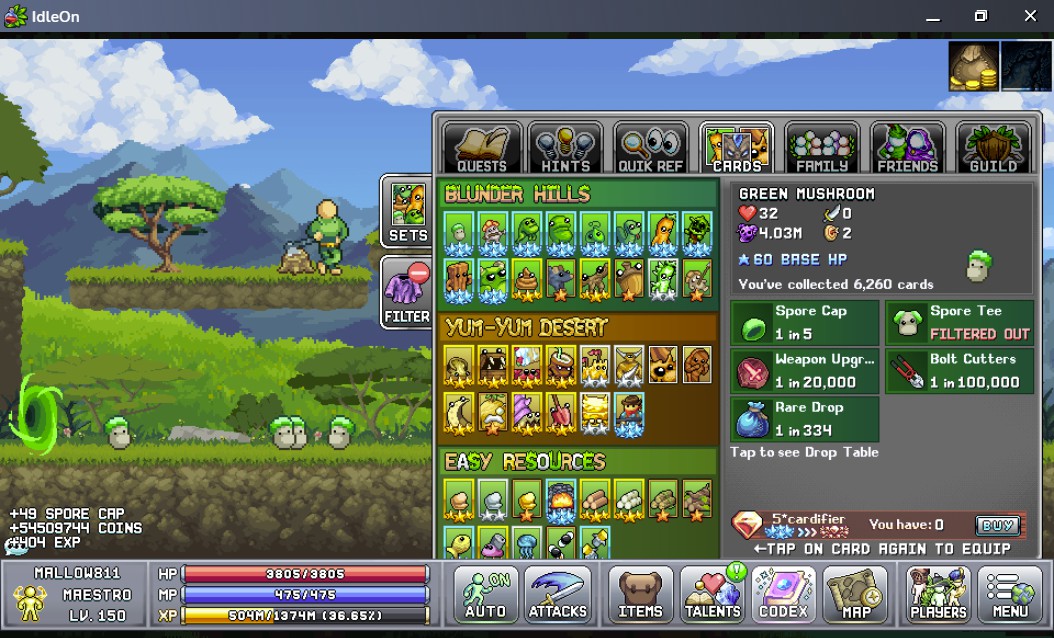Toggle the card Filter button
This screenshot has width=1054, height=638.
(x=407, y=292)
